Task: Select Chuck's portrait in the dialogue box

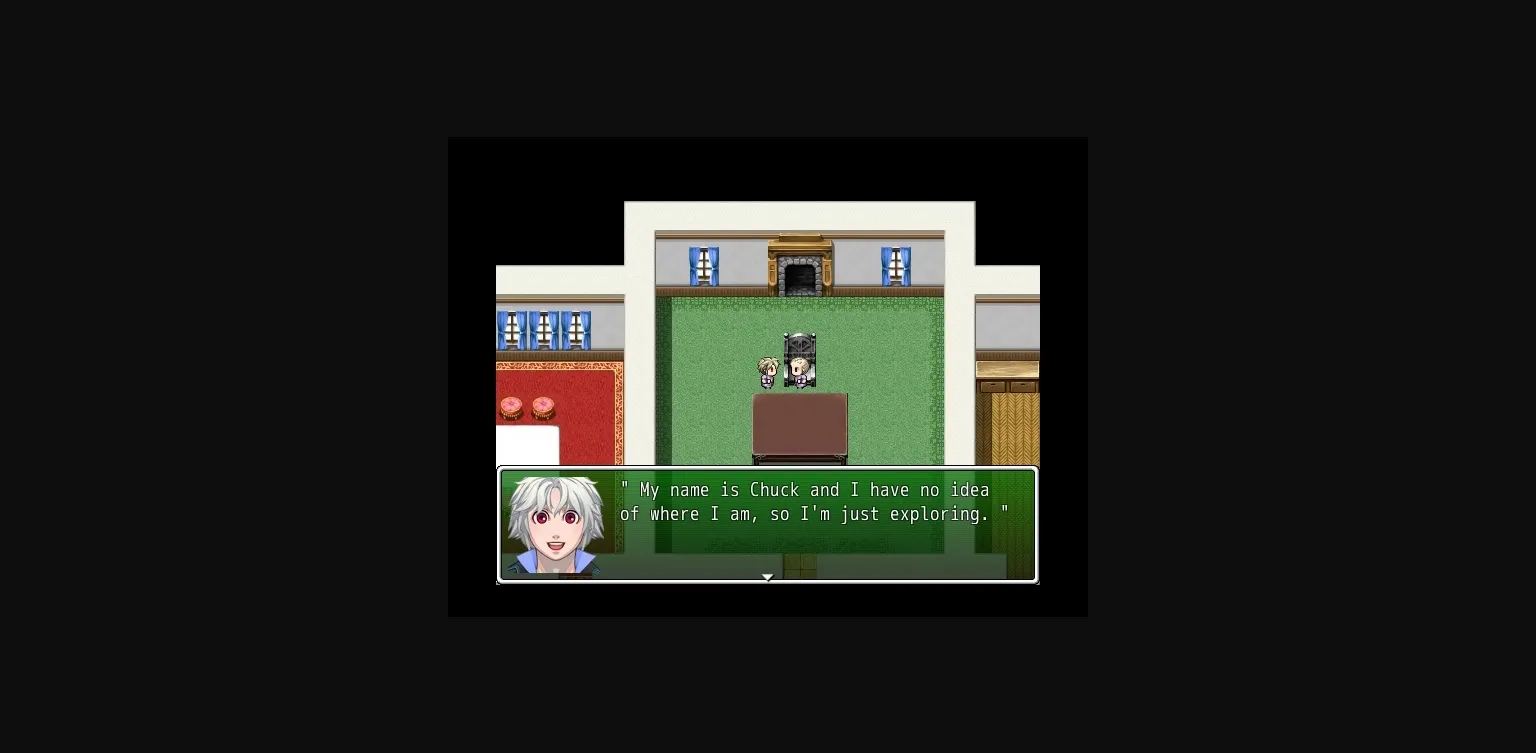Action: (x=557, y=523)
